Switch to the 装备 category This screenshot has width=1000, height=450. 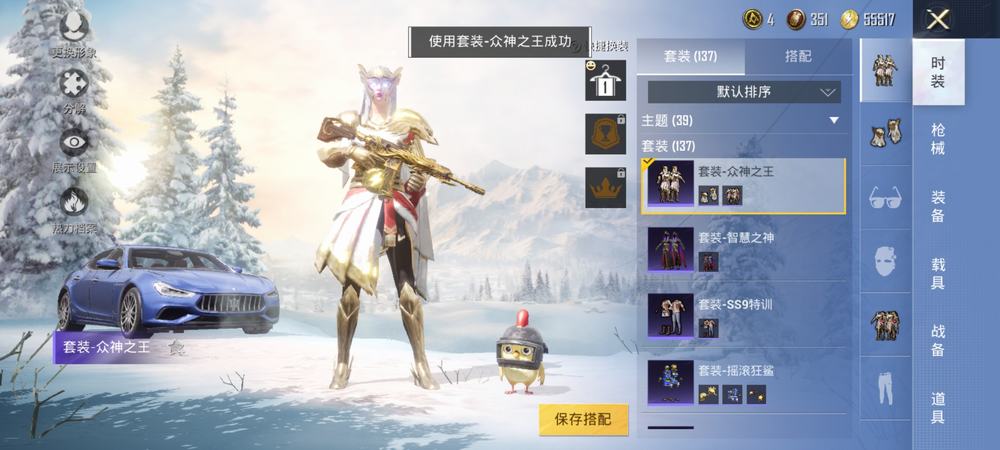938,205
